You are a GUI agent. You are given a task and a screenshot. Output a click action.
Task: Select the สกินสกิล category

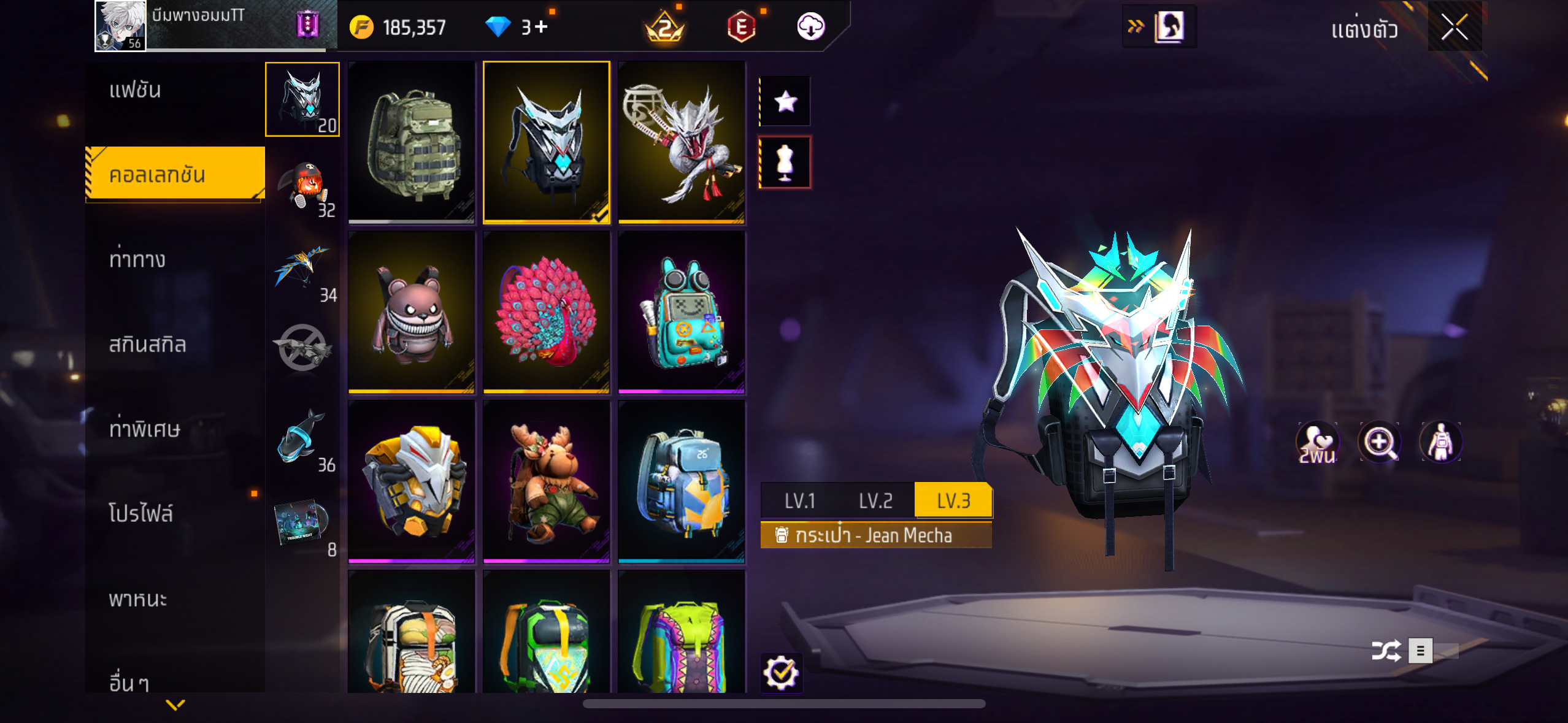tap(147, 345)
